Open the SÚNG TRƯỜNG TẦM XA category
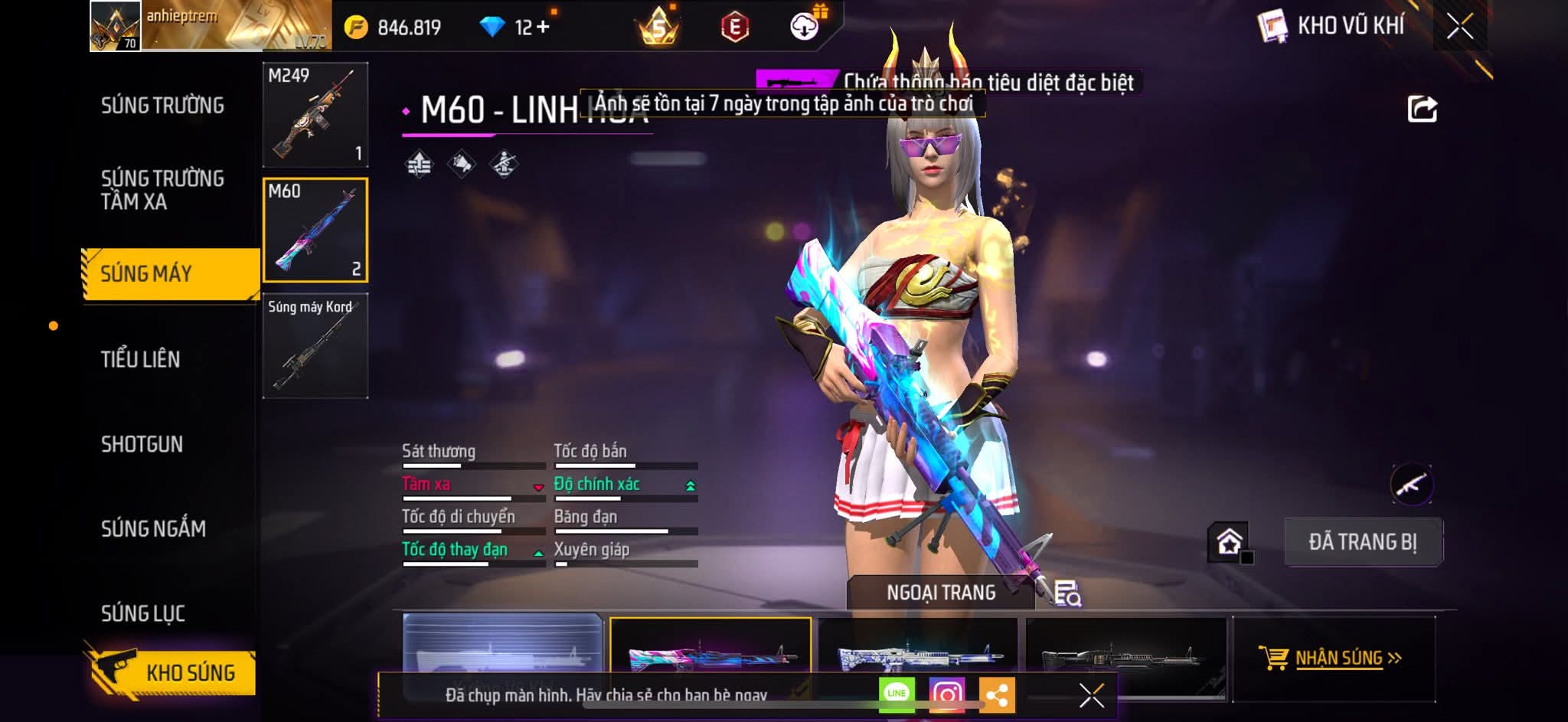 point(162,190)
